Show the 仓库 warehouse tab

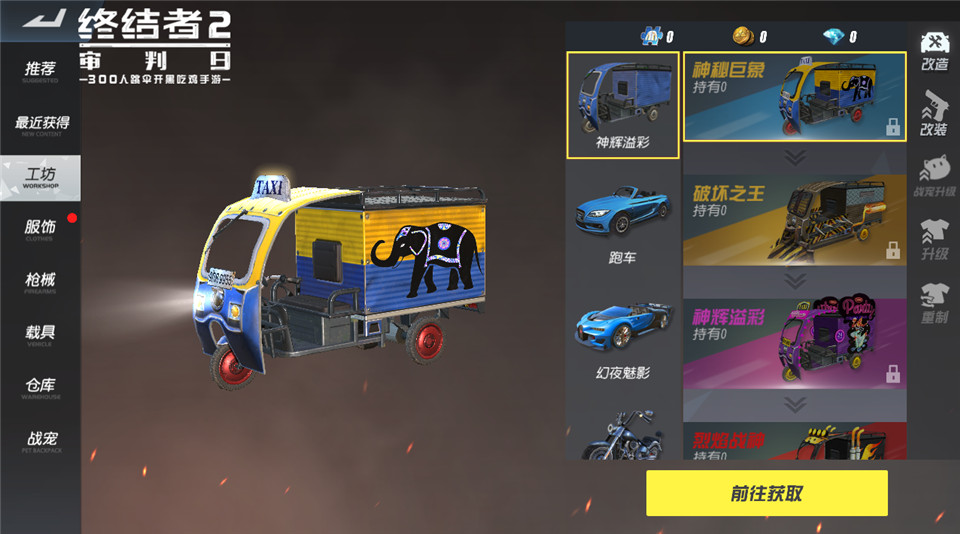(x=40, y=387)
